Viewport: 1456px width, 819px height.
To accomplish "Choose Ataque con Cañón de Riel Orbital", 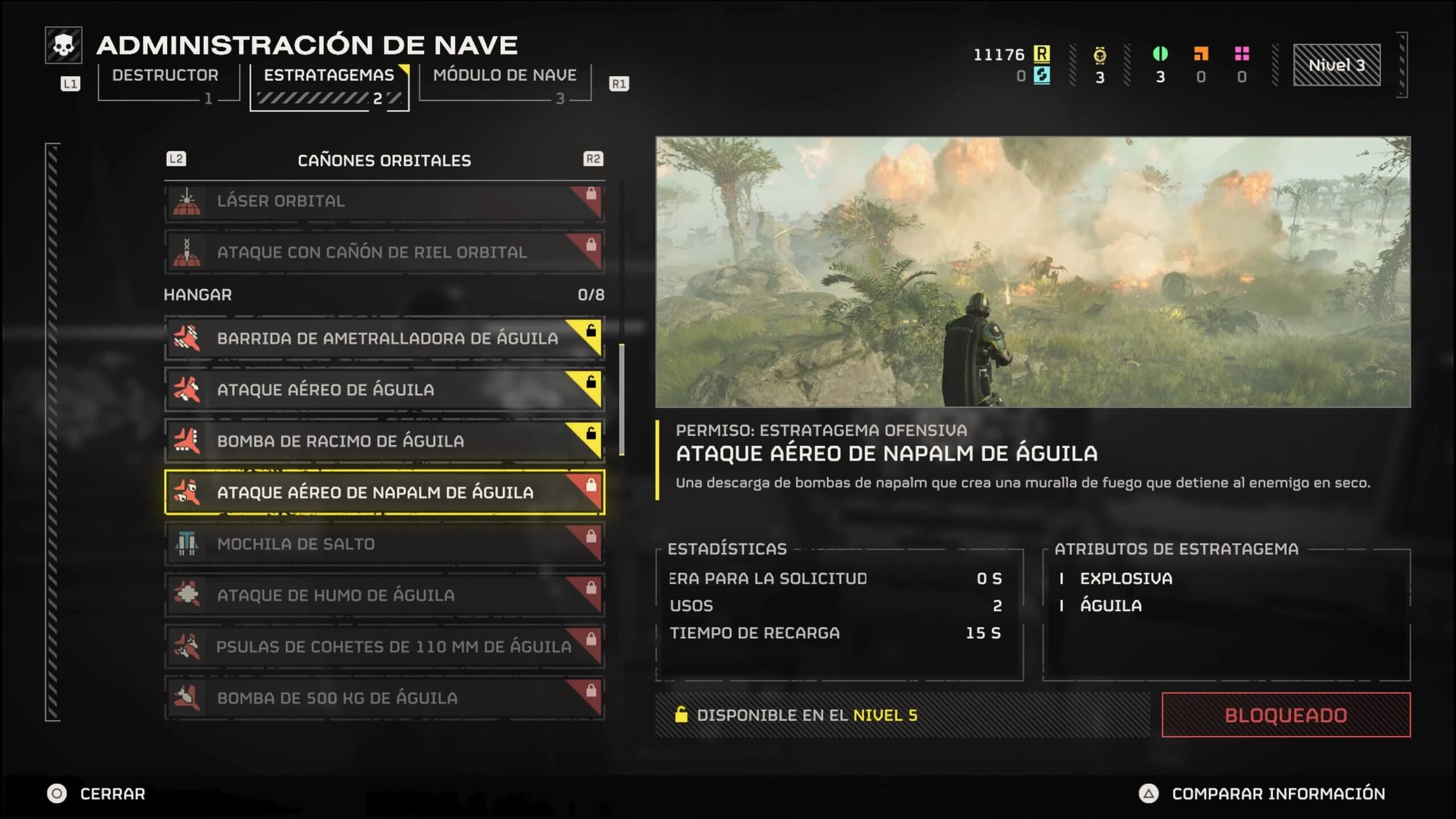I will tap(384, 253).
